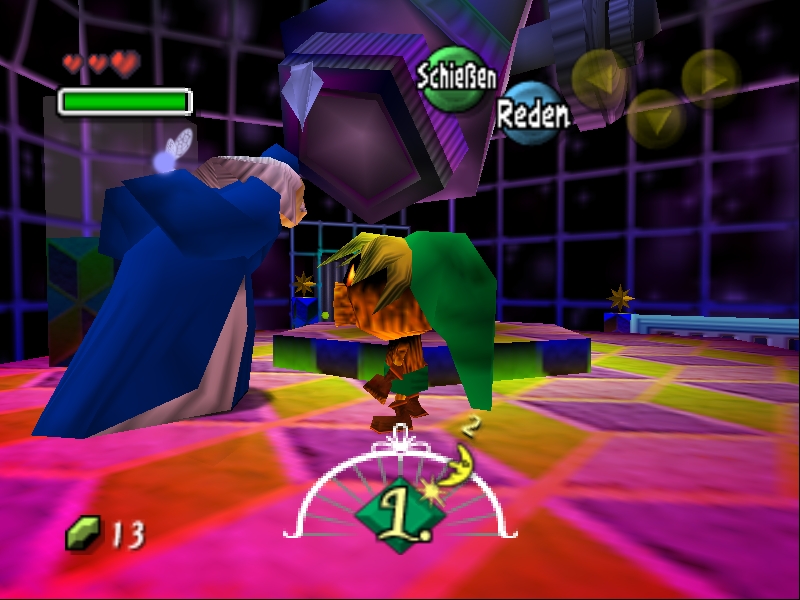Viewport: 800px width, 600px height.
Task: Select the empty C-Down item button
Action: (656, 118)
